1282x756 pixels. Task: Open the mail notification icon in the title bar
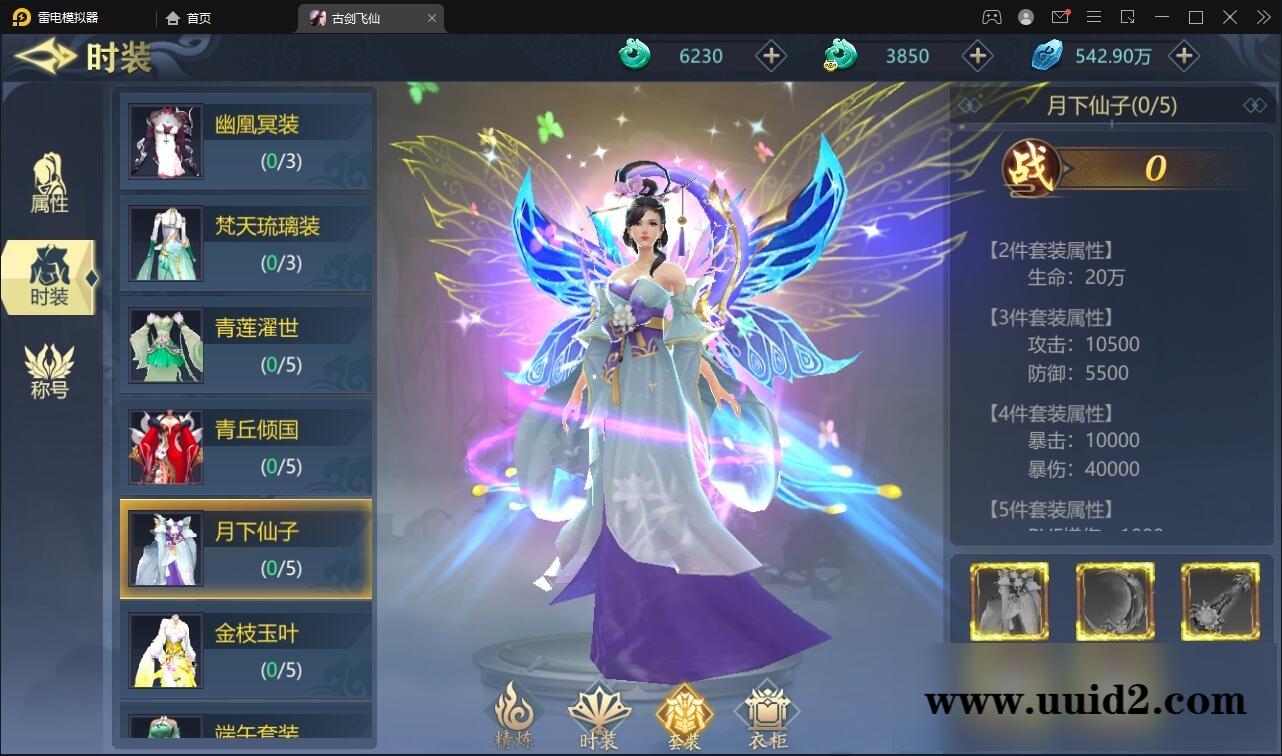(1060, 17)
